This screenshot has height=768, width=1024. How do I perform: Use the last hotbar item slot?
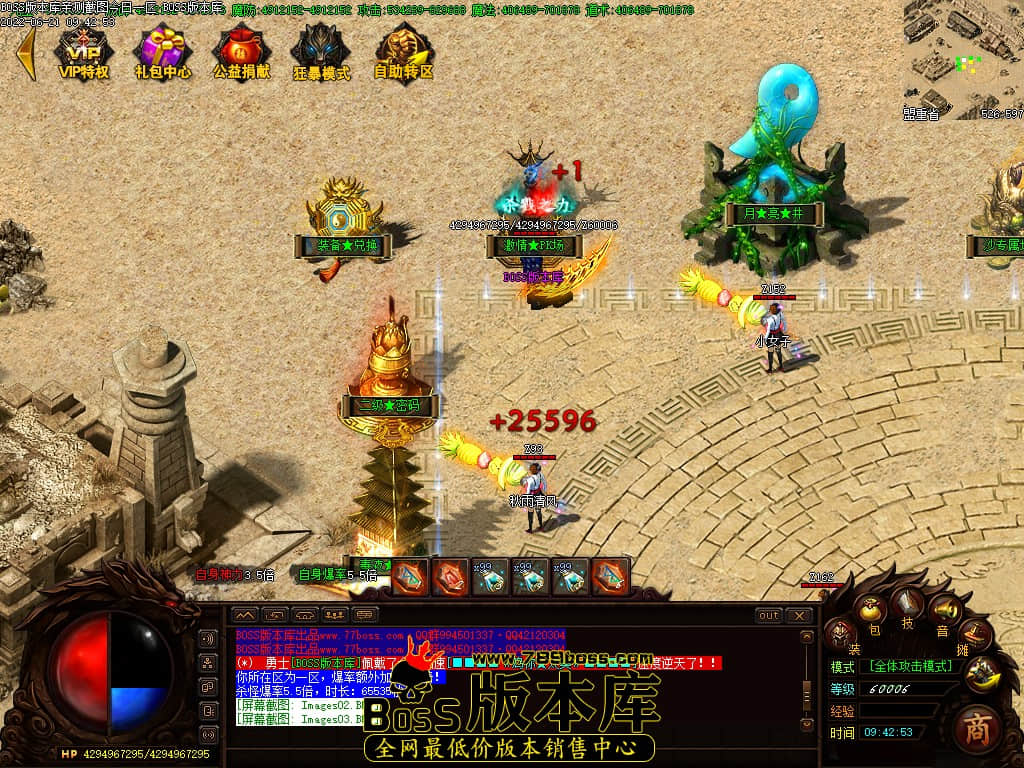tap(611, 577)
